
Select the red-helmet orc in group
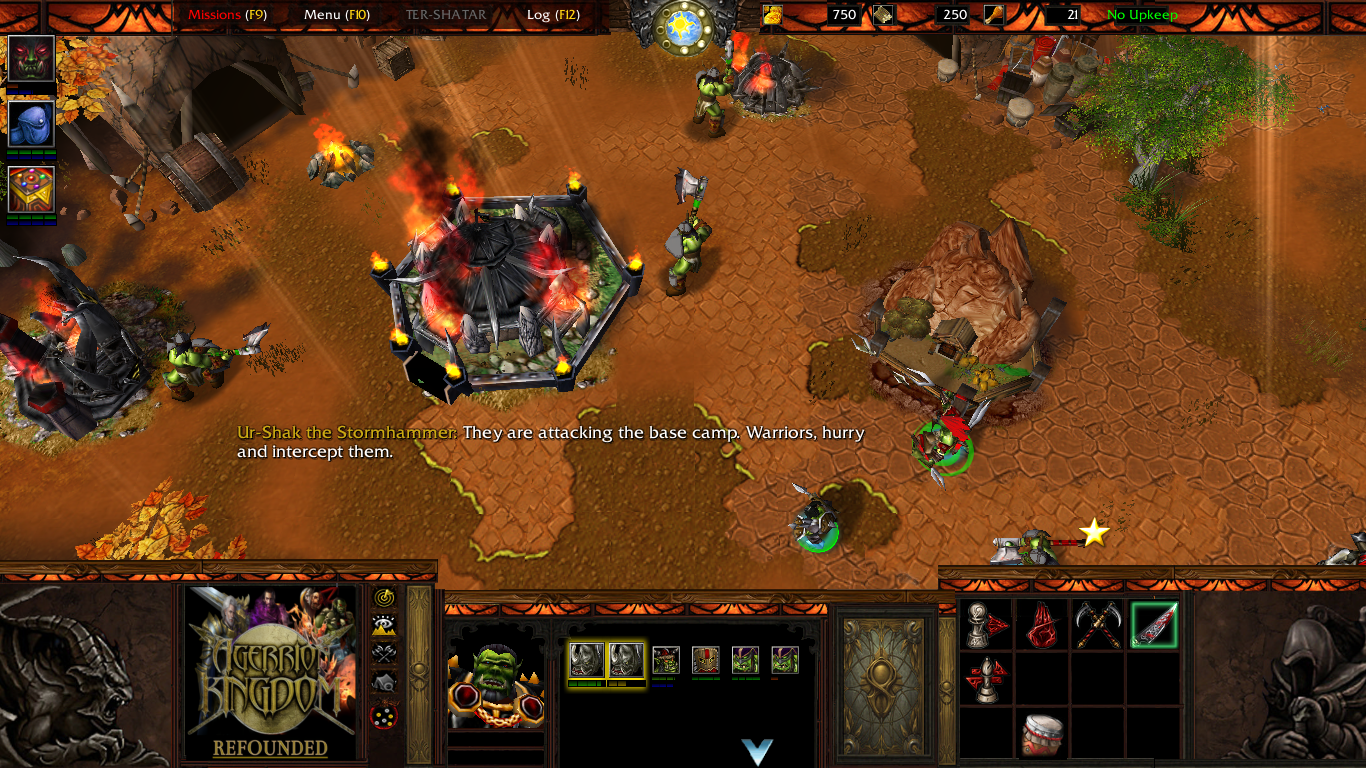pos(666,660)
